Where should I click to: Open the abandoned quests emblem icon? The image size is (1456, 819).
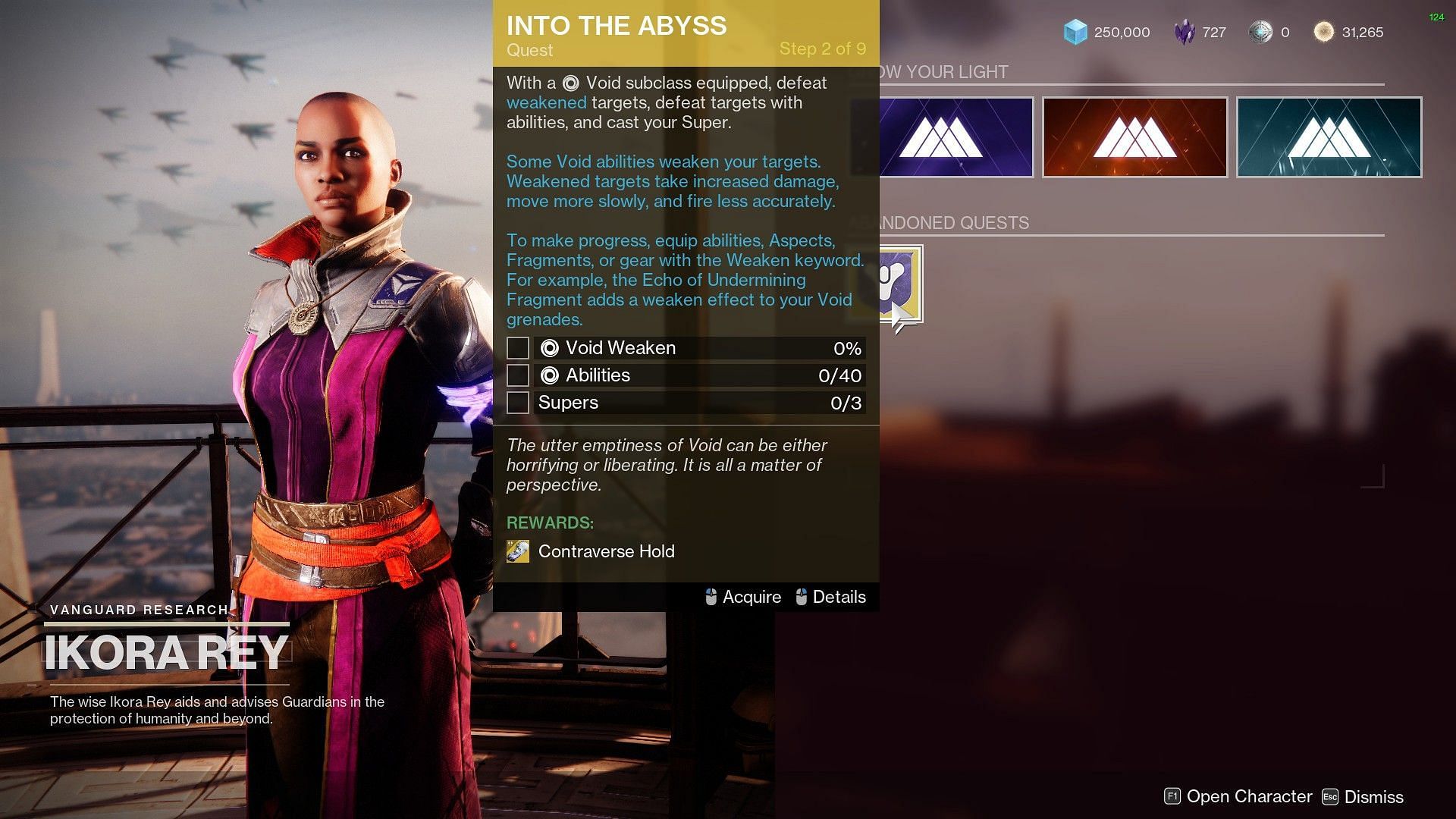[901, 284]
